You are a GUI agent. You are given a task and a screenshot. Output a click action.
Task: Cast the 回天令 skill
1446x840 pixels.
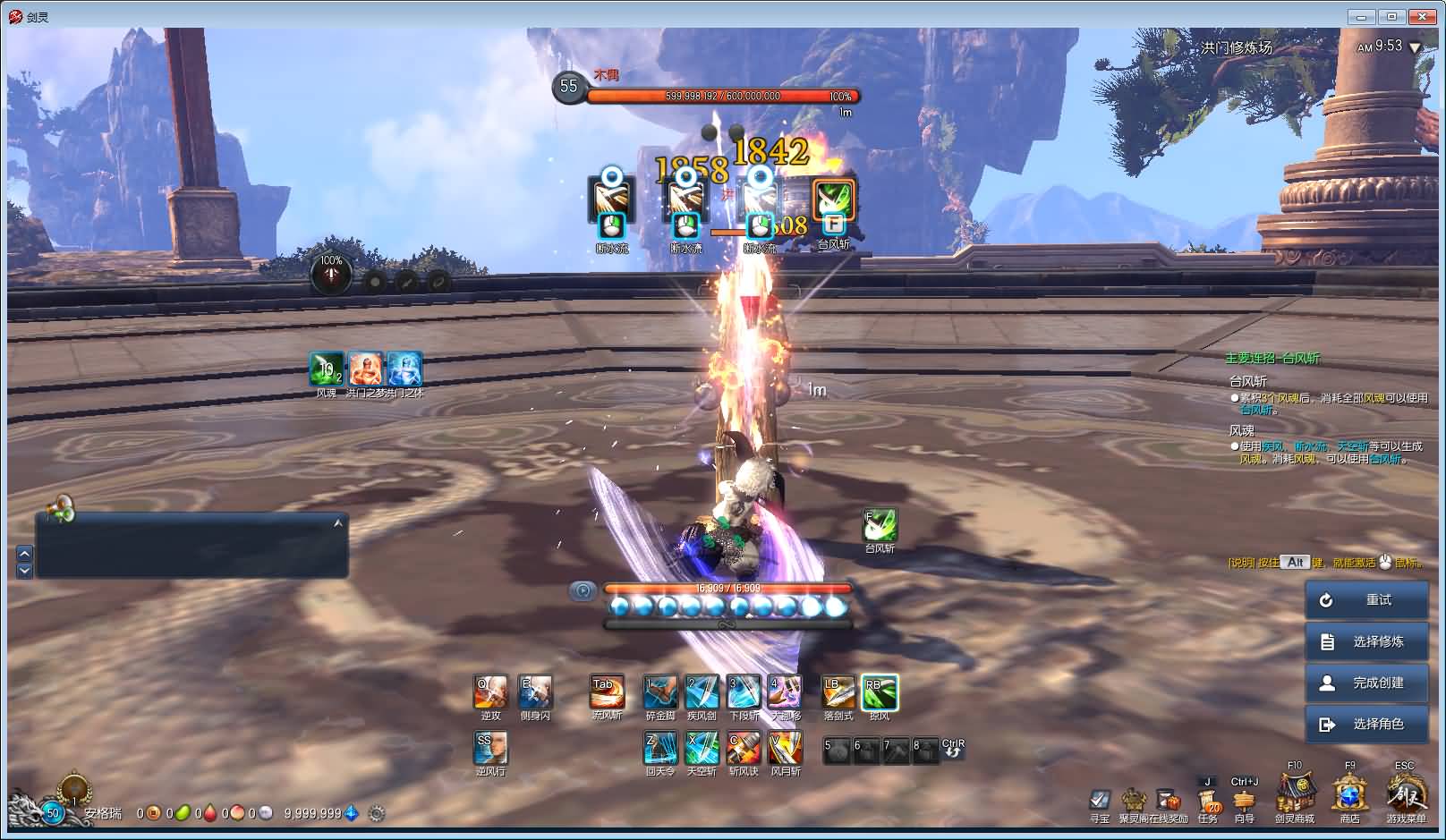point(660,748)
